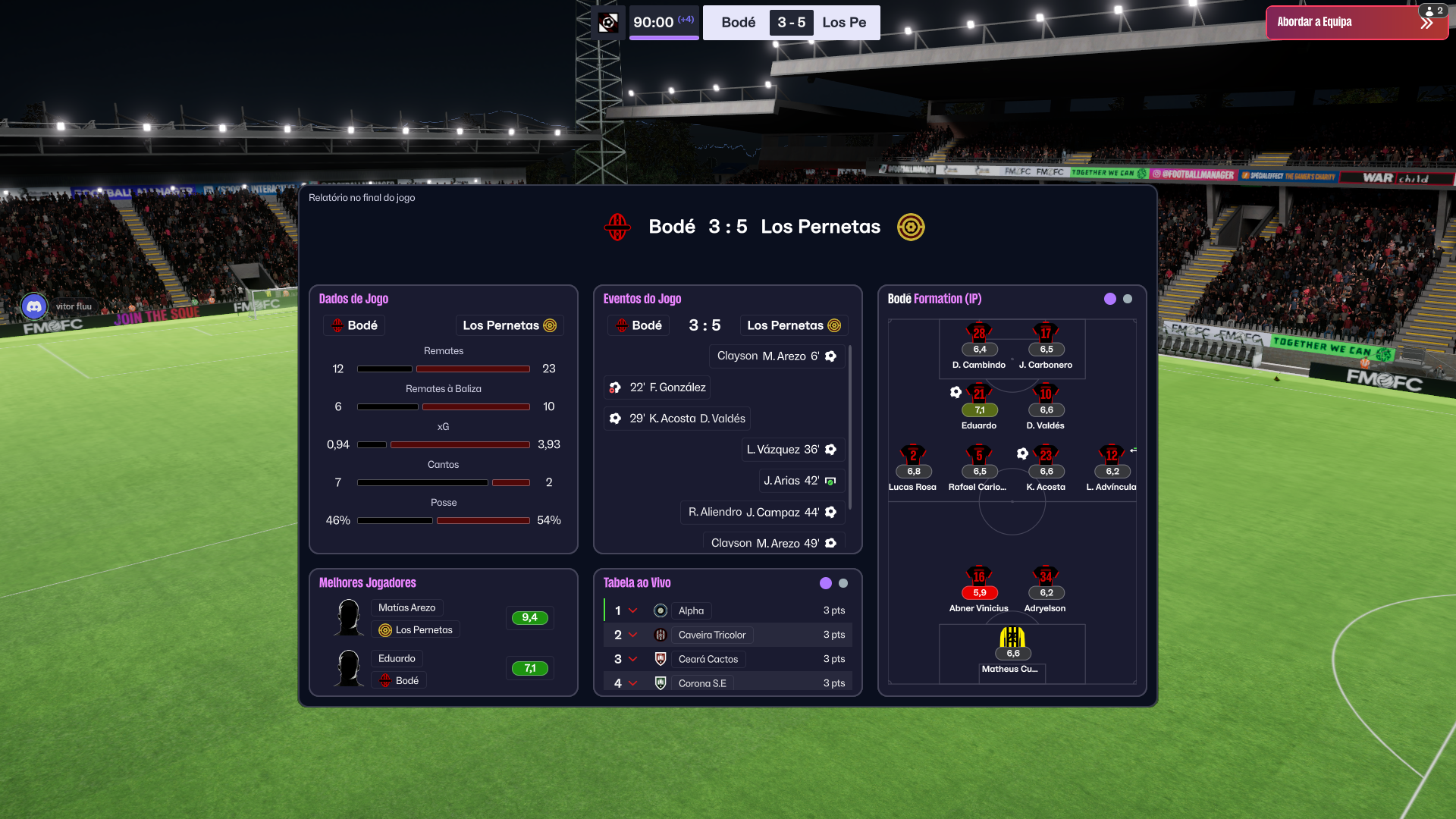Switch to second Tabela ao Vivo page dot

tap(843, 583)
